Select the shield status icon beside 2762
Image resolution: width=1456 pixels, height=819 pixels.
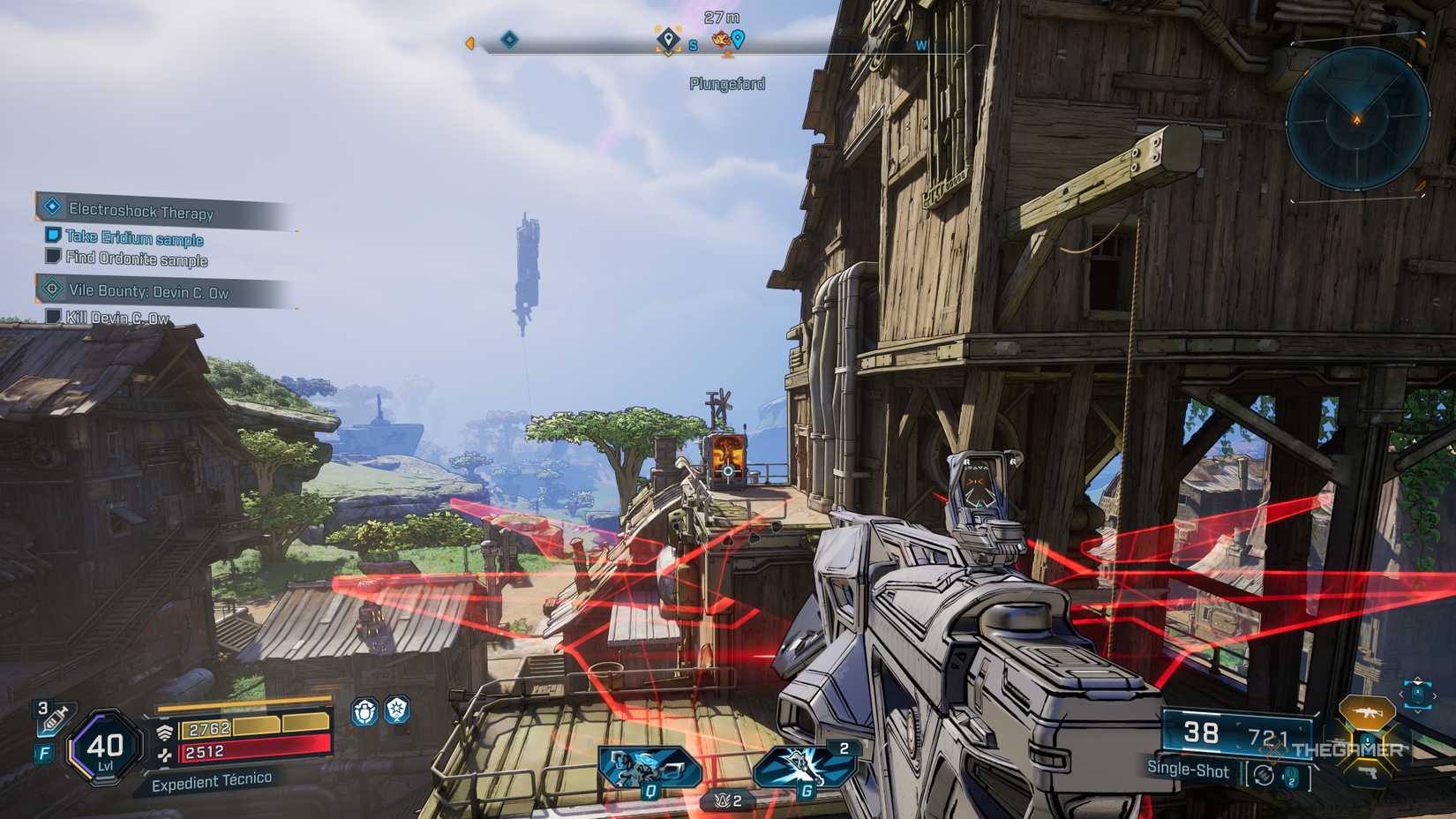pyautogui.click(x=165, y=731)
